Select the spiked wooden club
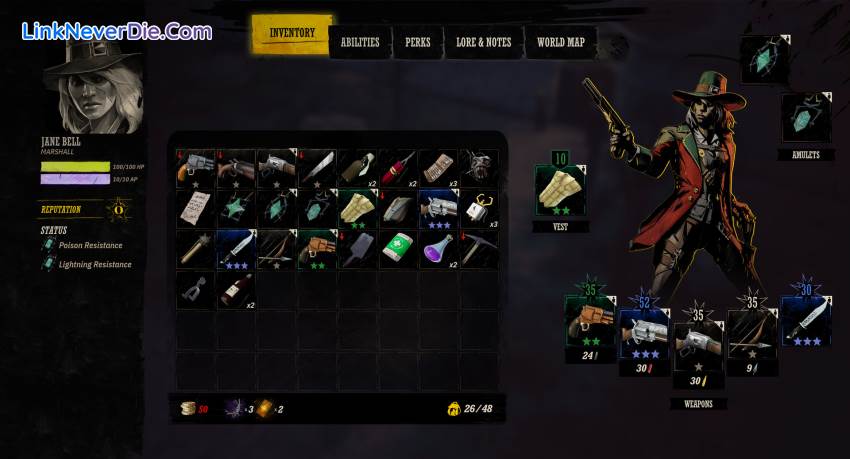The width and height of the screenshot is (850, 459). pos(196,249)
